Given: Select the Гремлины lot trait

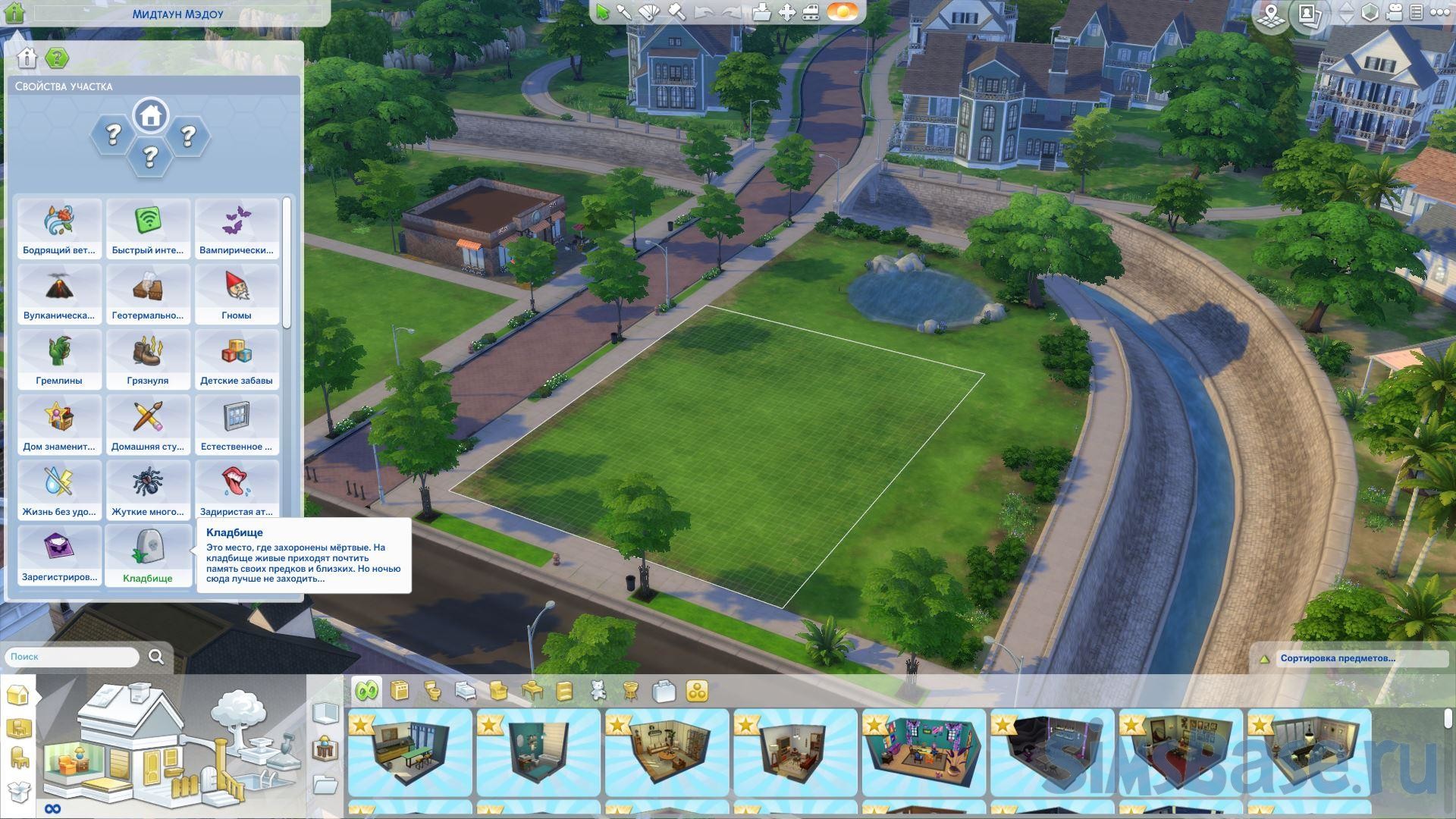Looking at the screenshot, I should [59, 359].
